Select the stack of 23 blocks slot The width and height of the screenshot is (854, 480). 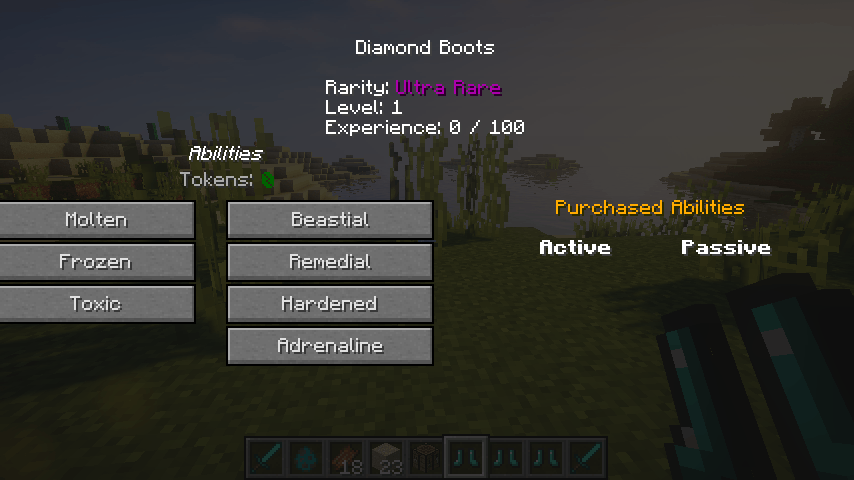[386, 457]
